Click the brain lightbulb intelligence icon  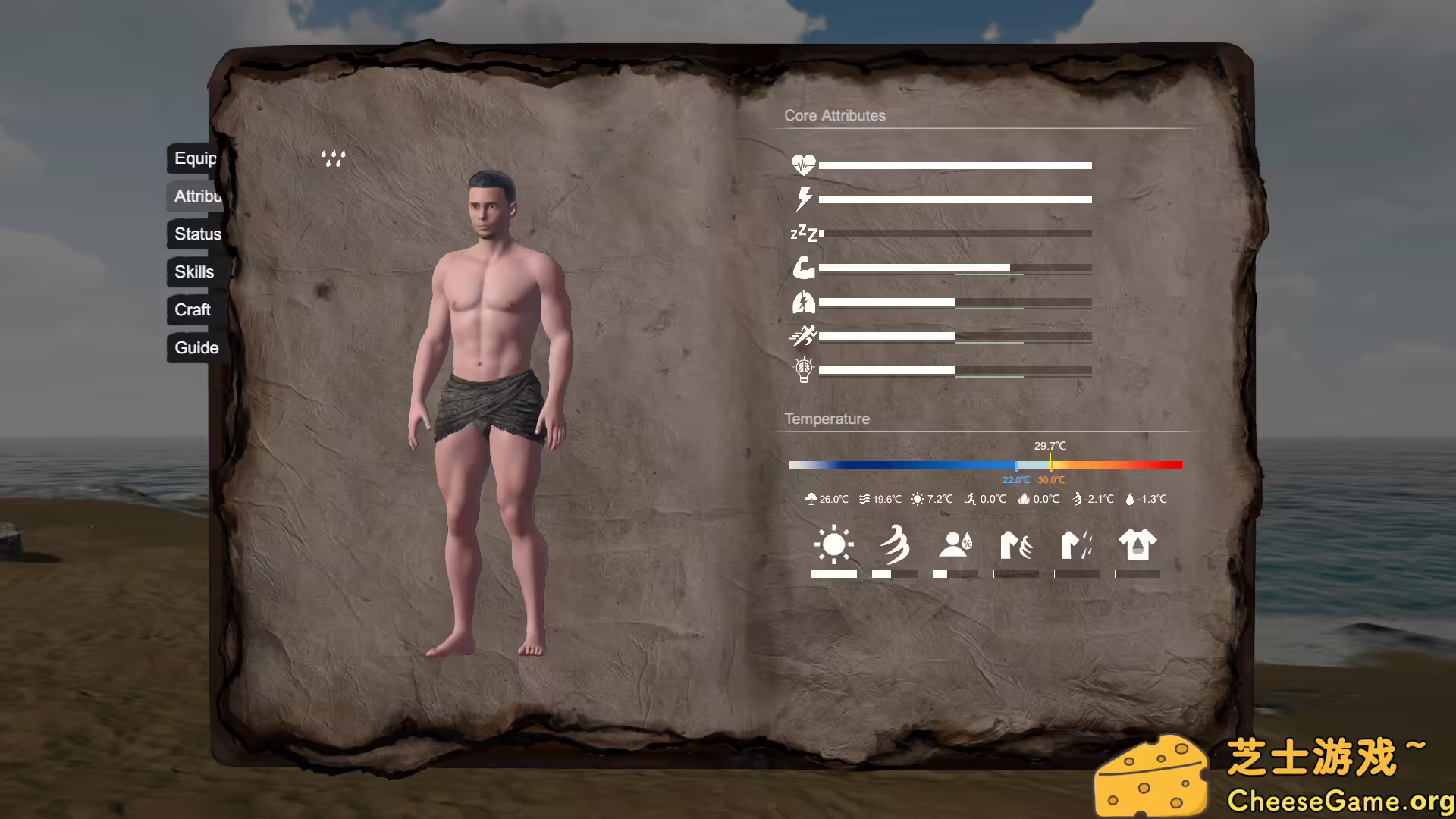(x=804, y=369)
